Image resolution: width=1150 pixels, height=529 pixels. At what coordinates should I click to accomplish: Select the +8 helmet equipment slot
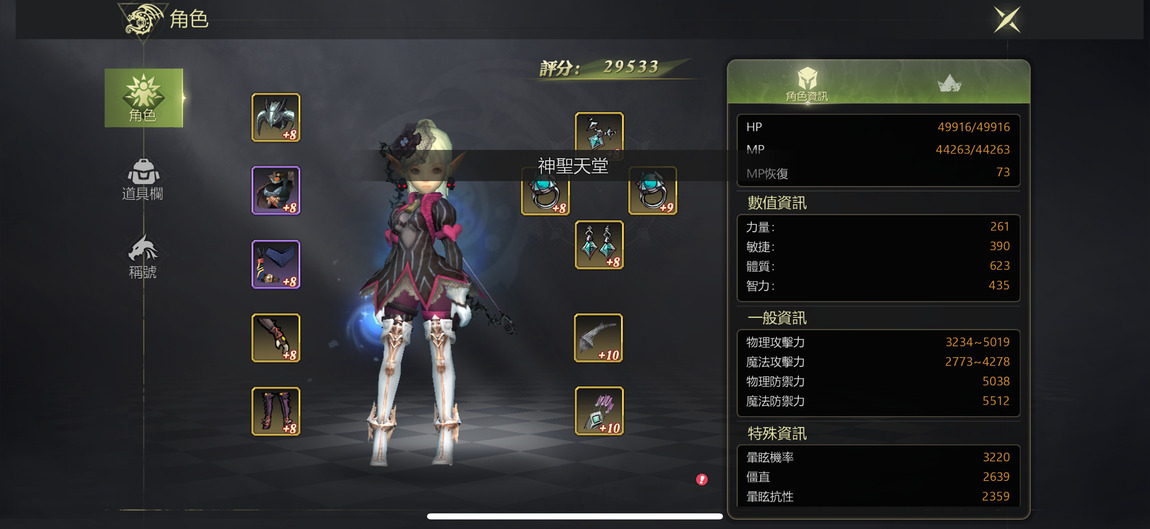276,118
